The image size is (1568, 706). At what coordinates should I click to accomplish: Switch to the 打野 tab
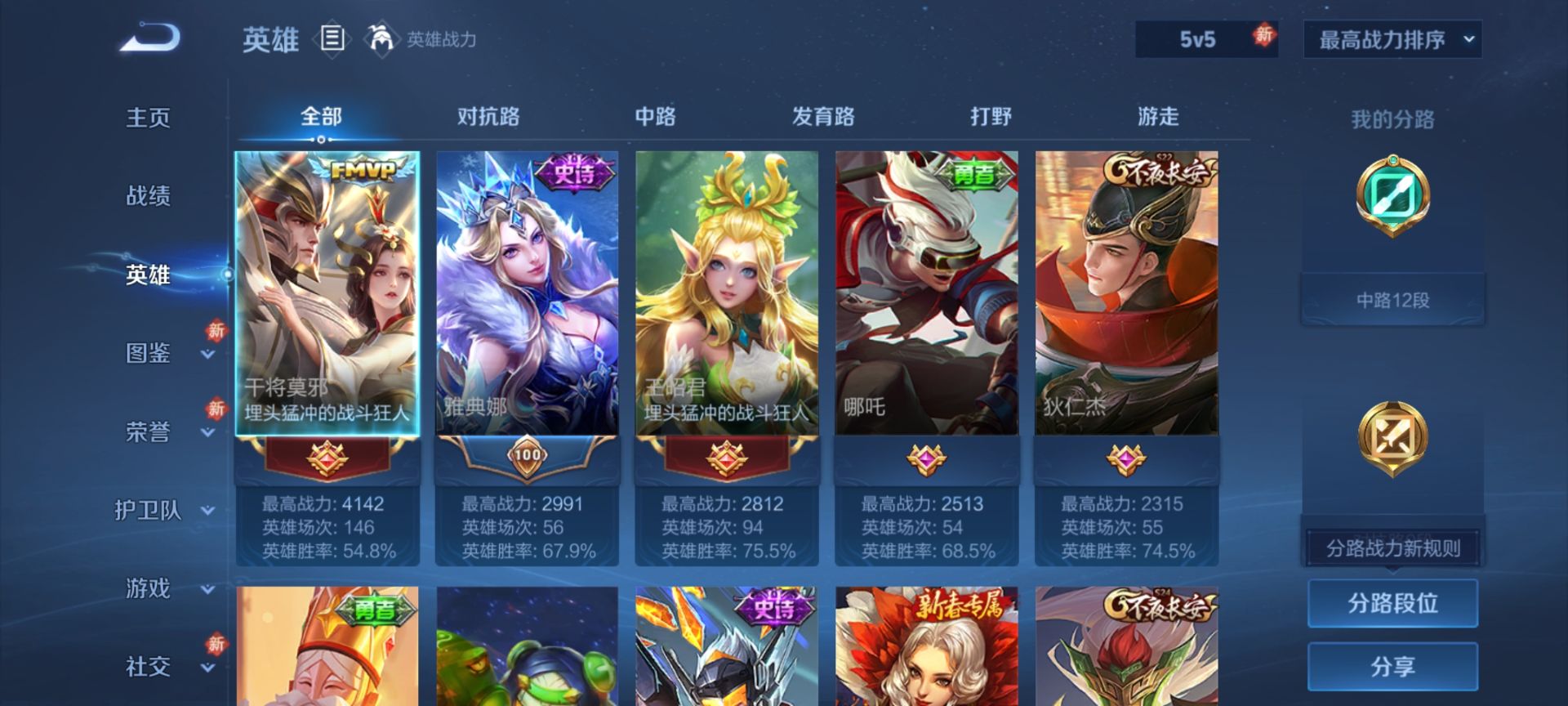click(991, 117)
